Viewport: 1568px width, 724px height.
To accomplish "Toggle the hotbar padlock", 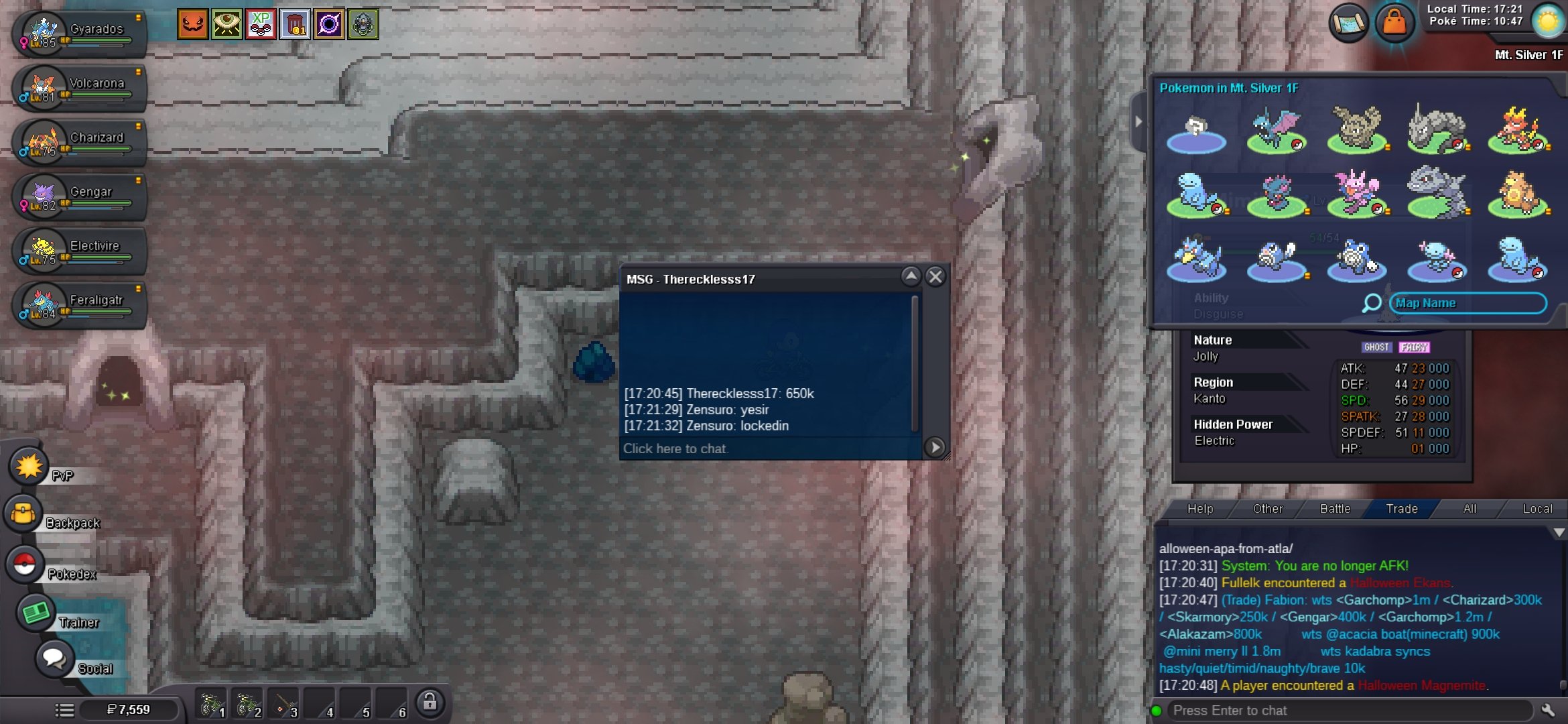I will [x=430, y=703].
